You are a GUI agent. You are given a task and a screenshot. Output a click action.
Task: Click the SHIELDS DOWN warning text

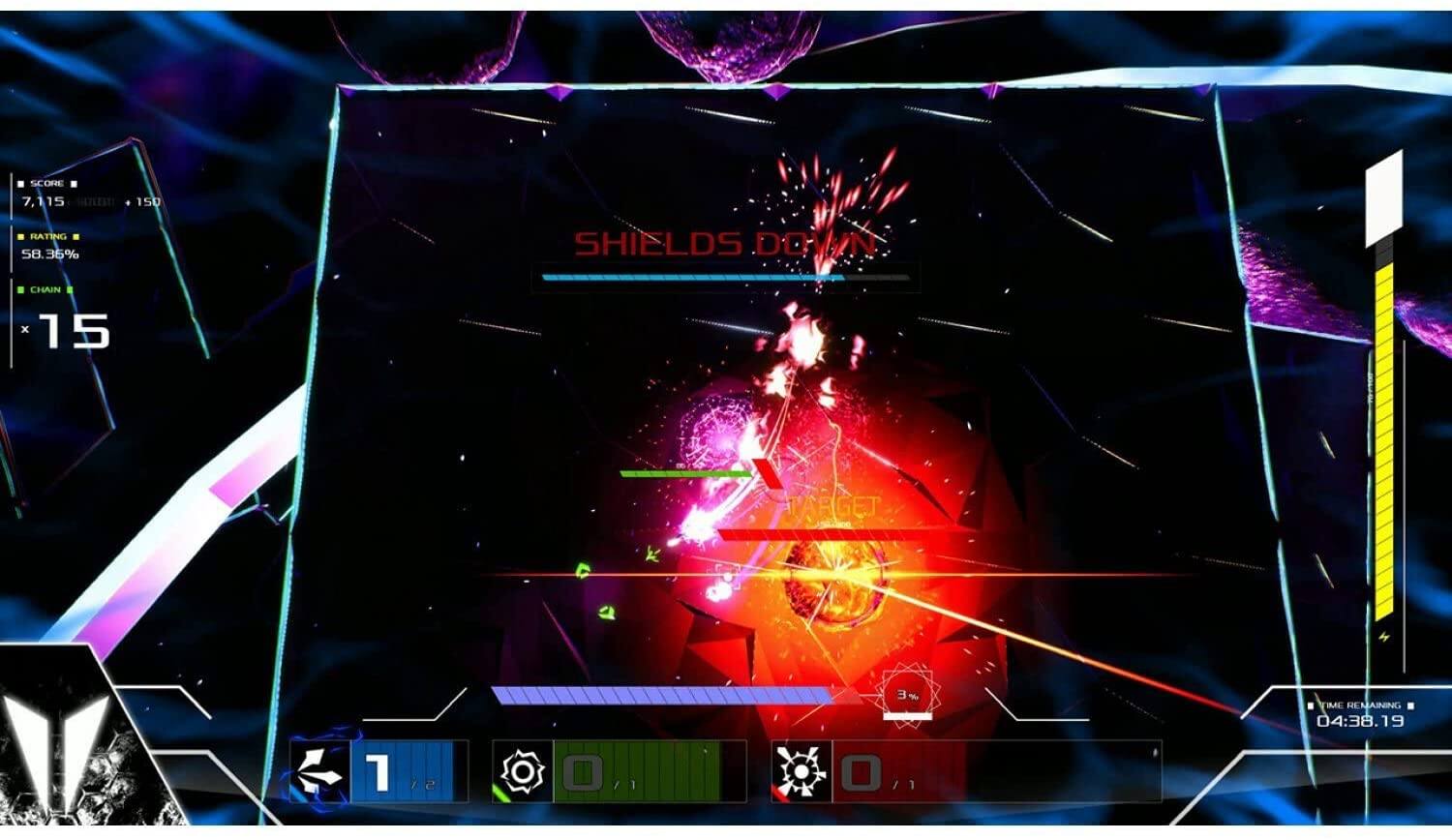[726, 244]
